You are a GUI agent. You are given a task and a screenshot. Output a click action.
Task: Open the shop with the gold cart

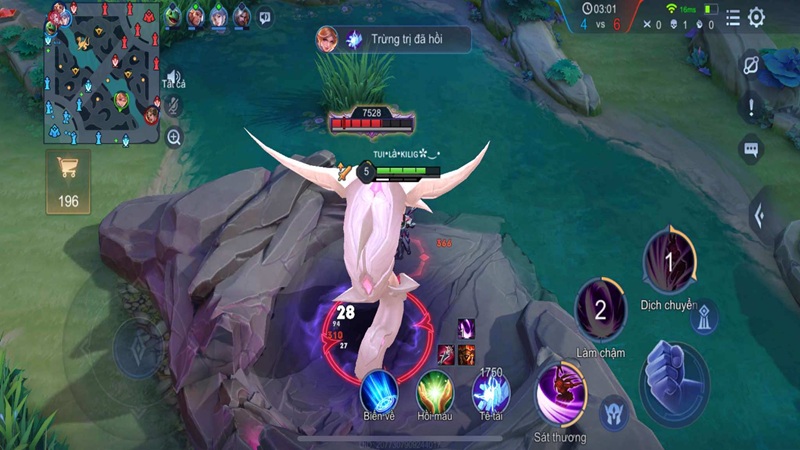point(68,183)
